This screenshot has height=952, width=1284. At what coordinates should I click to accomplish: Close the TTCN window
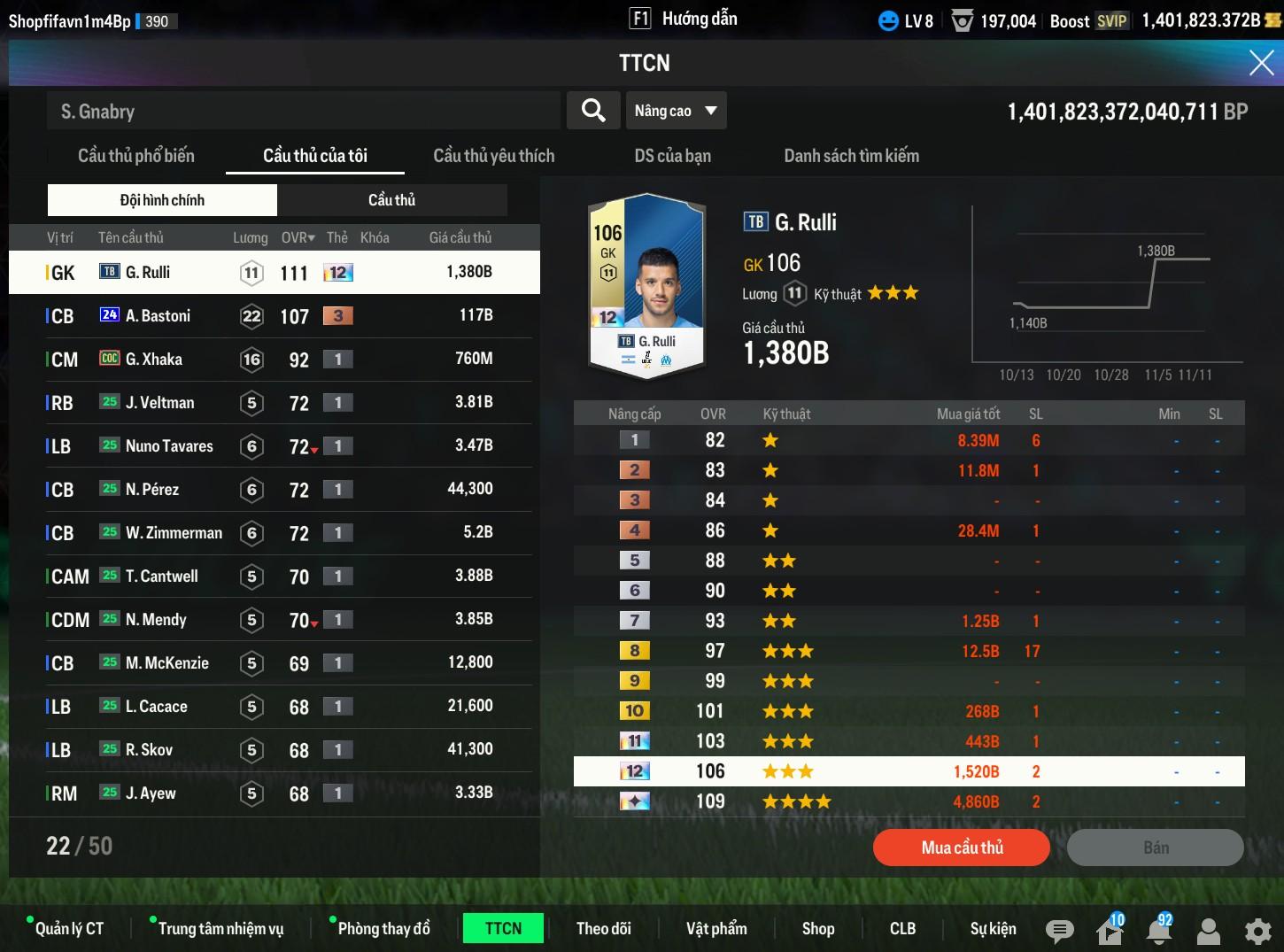pos(1261,63)
